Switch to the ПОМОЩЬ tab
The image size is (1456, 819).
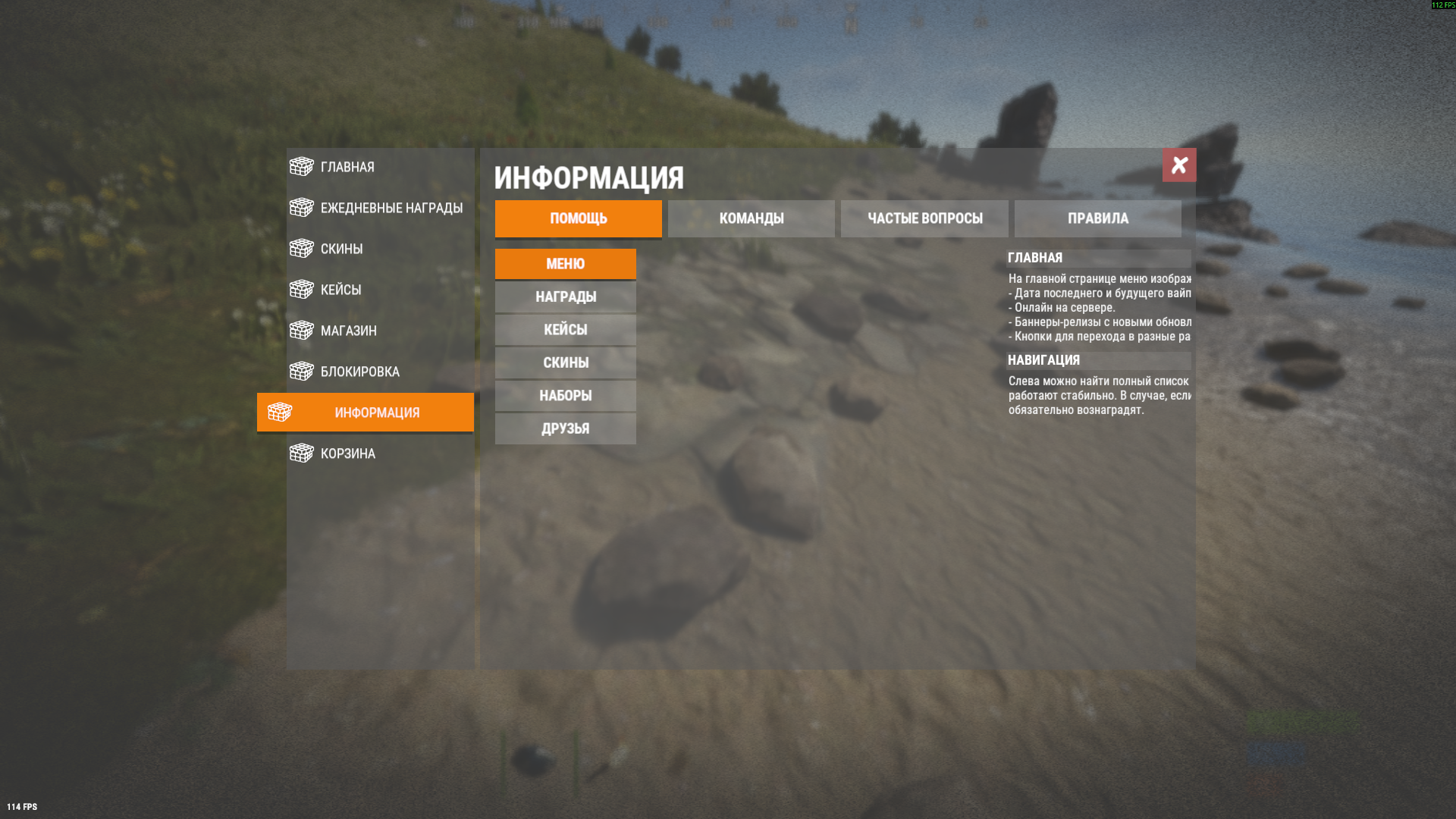tap(578, 218)
